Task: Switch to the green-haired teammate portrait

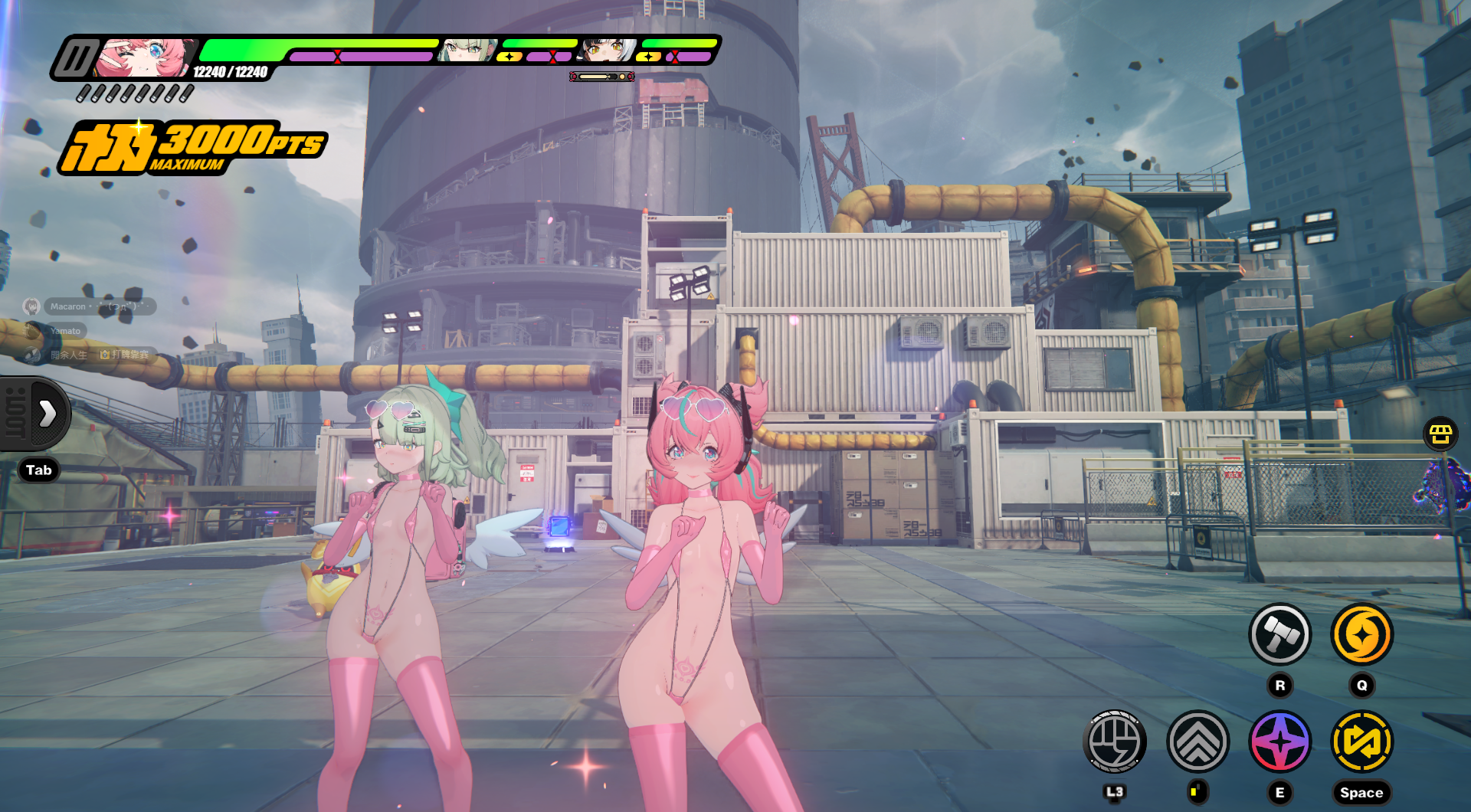Action: pyautogui.click(x=465, y=51)
